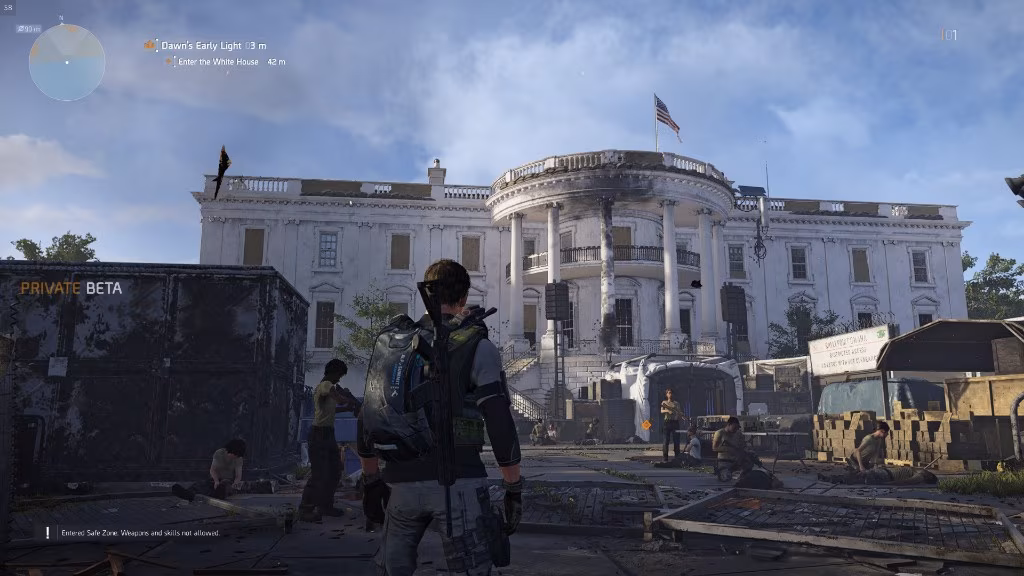Click the orange objective waypoint marker
This screenshot has height=576, width=1024.
(646, 425)
